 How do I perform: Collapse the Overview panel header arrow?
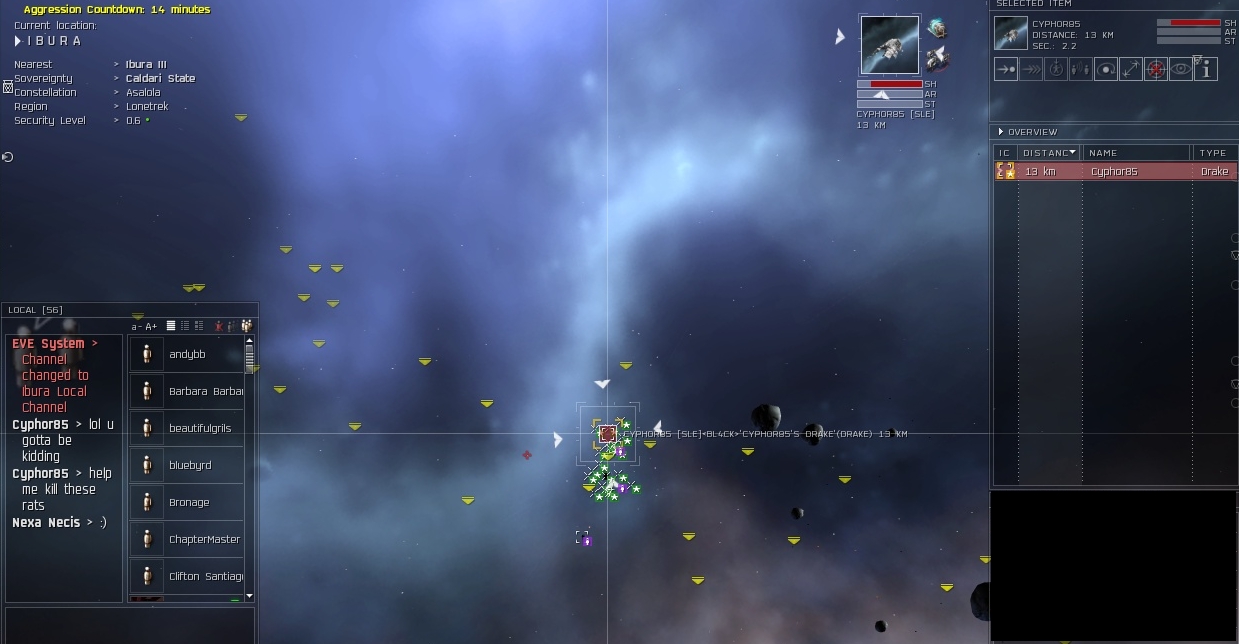(x=1001, y=132)
